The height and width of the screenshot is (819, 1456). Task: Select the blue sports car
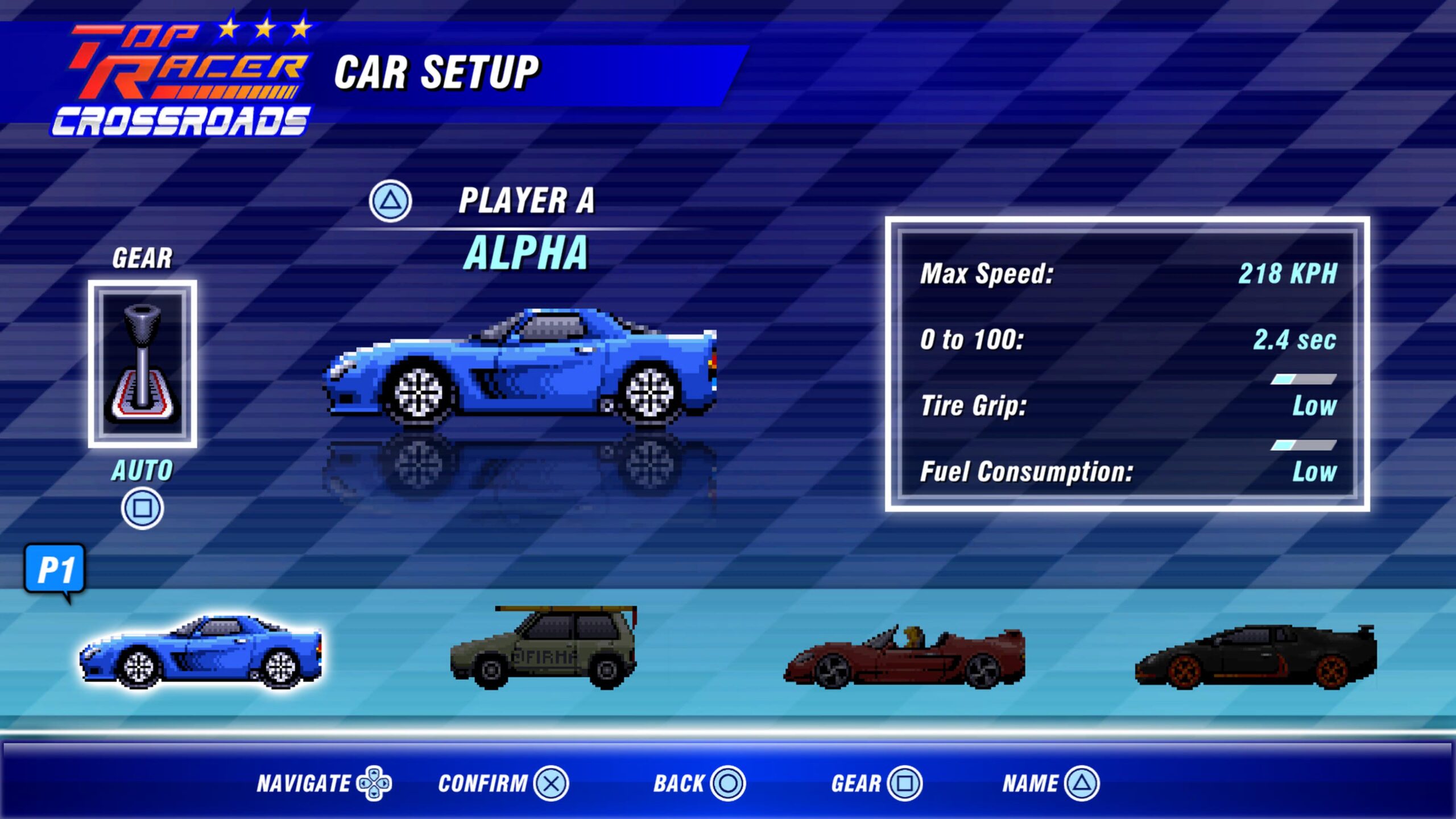(201, 653)
